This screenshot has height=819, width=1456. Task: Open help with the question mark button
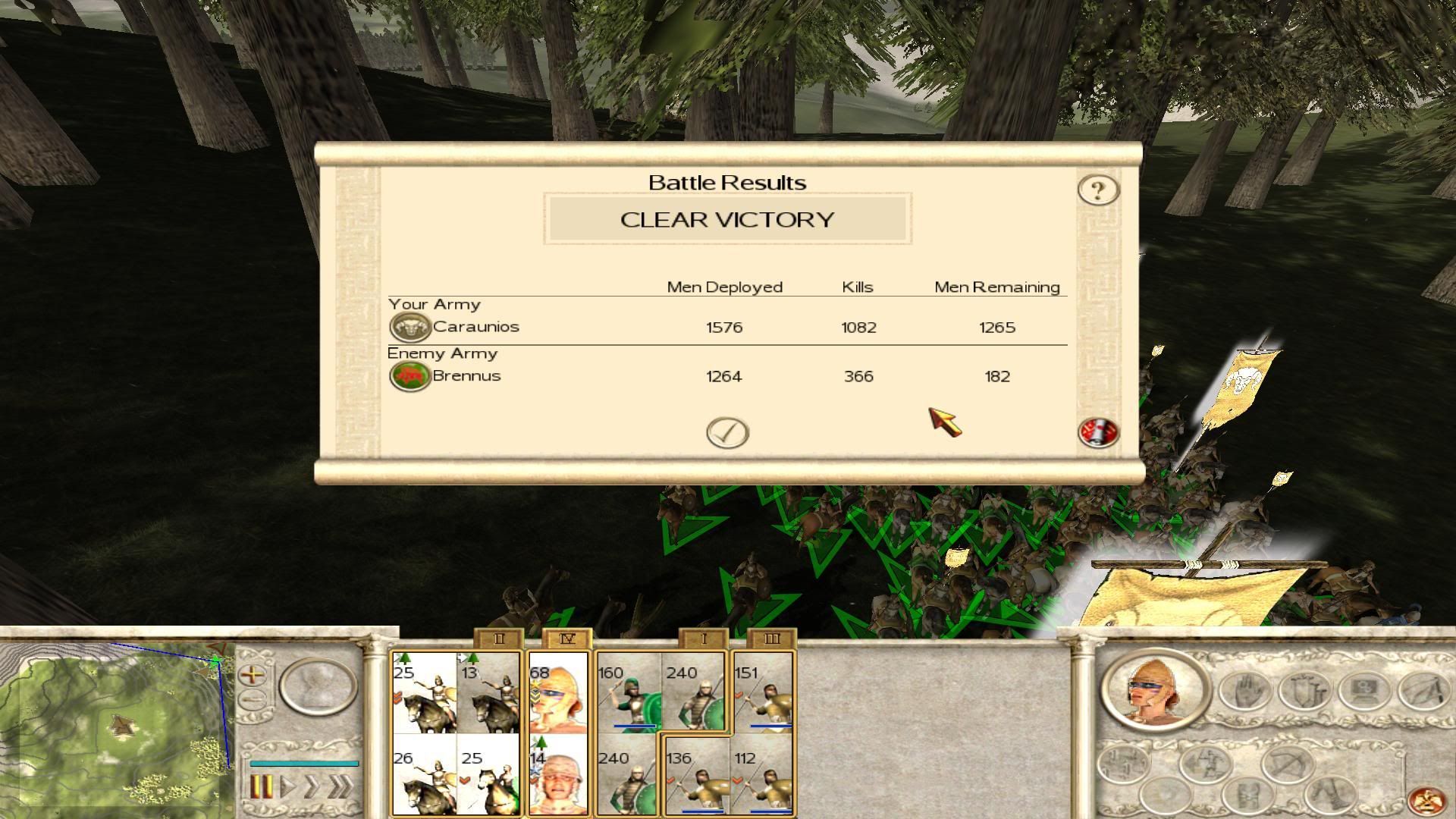click(x=1098, y=190)
